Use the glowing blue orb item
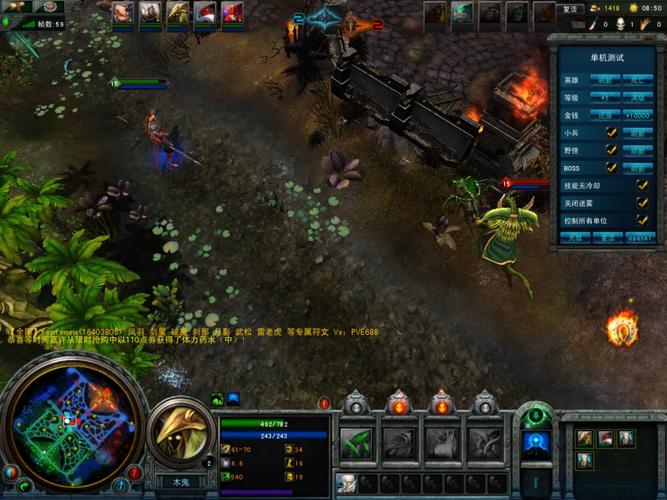 [x=536, y=444]
